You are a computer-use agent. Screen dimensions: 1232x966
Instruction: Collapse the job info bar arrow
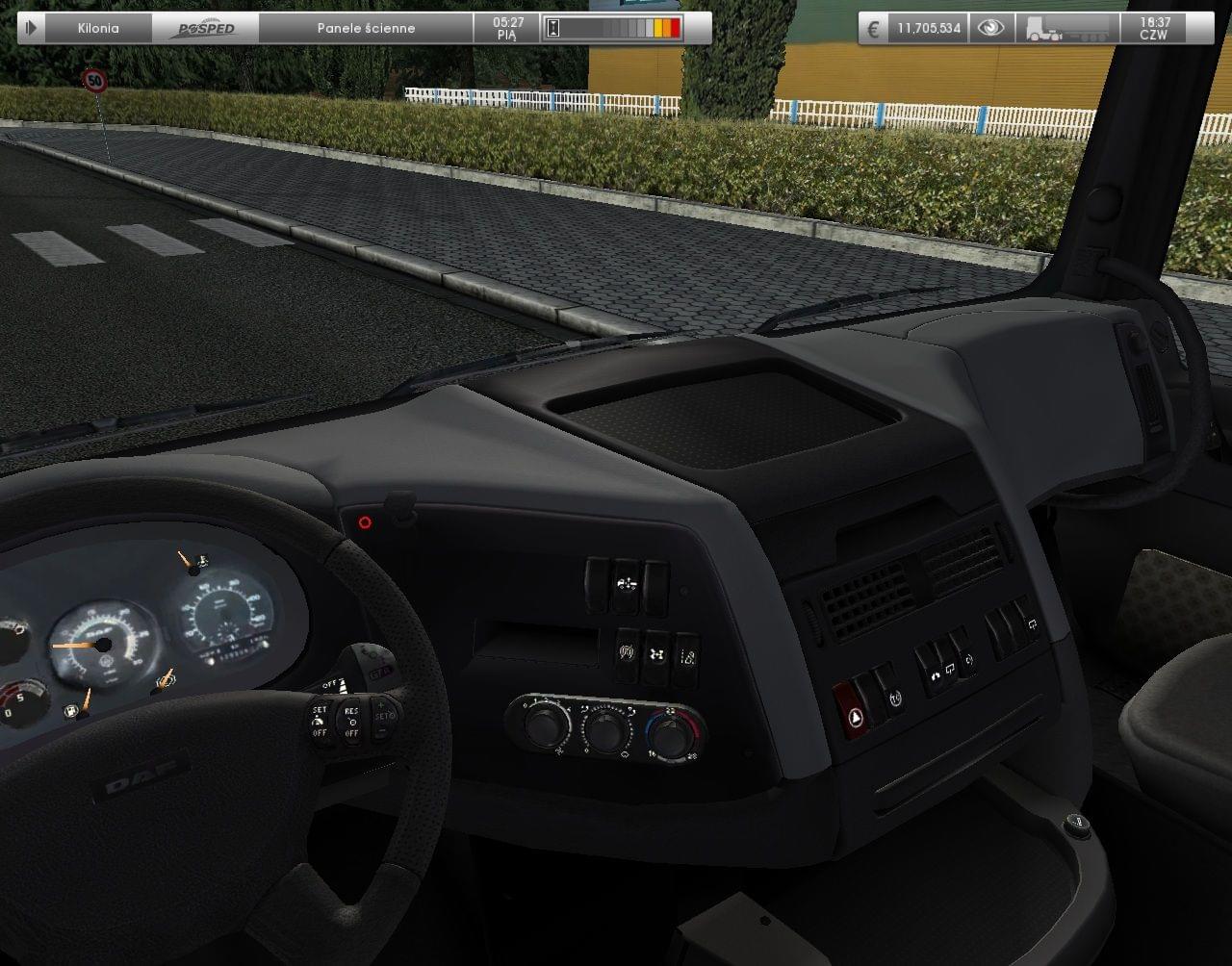(31, 28)
